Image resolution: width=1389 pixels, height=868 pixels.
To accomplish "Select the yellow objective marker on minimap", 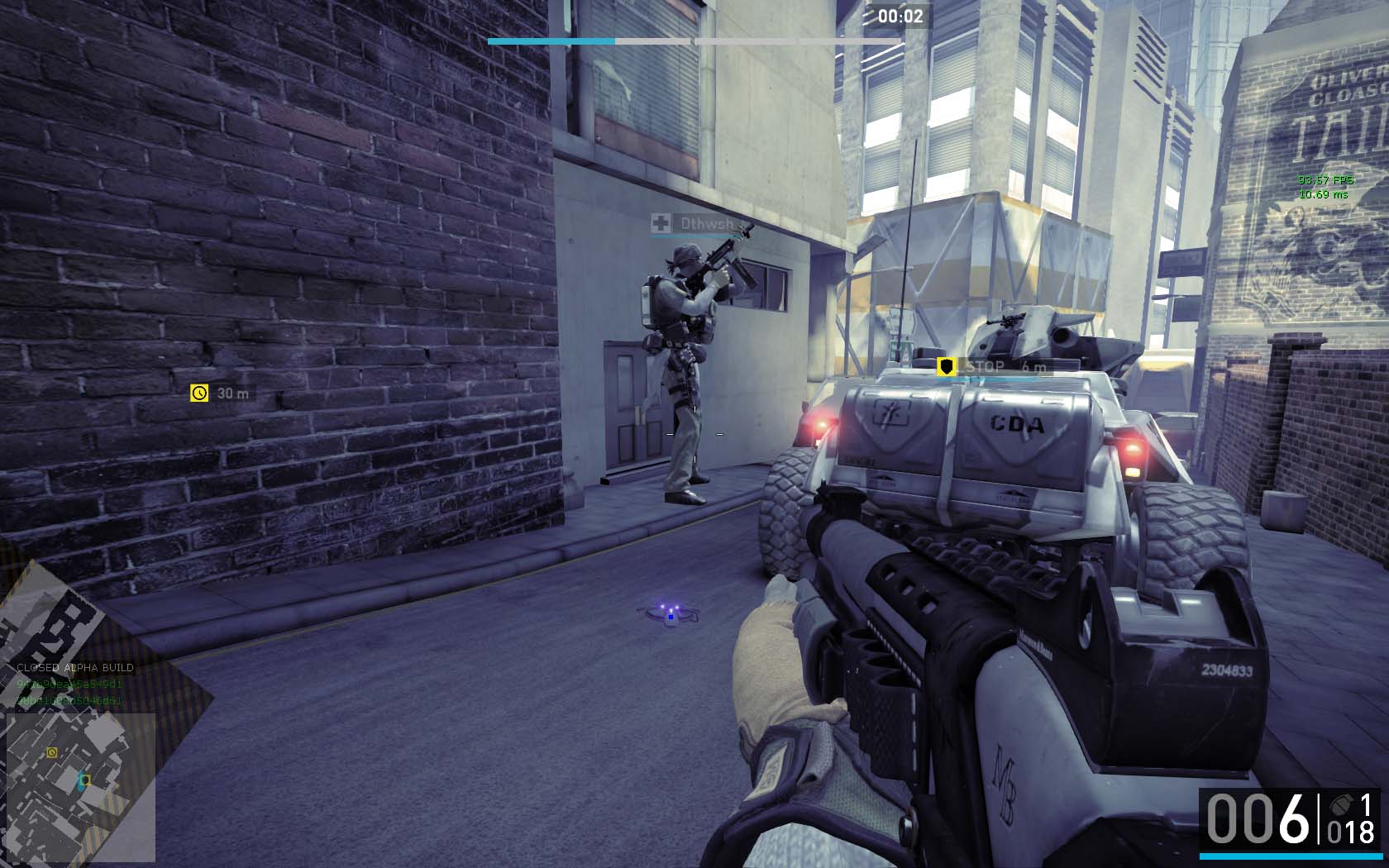I will coord(52,752).
